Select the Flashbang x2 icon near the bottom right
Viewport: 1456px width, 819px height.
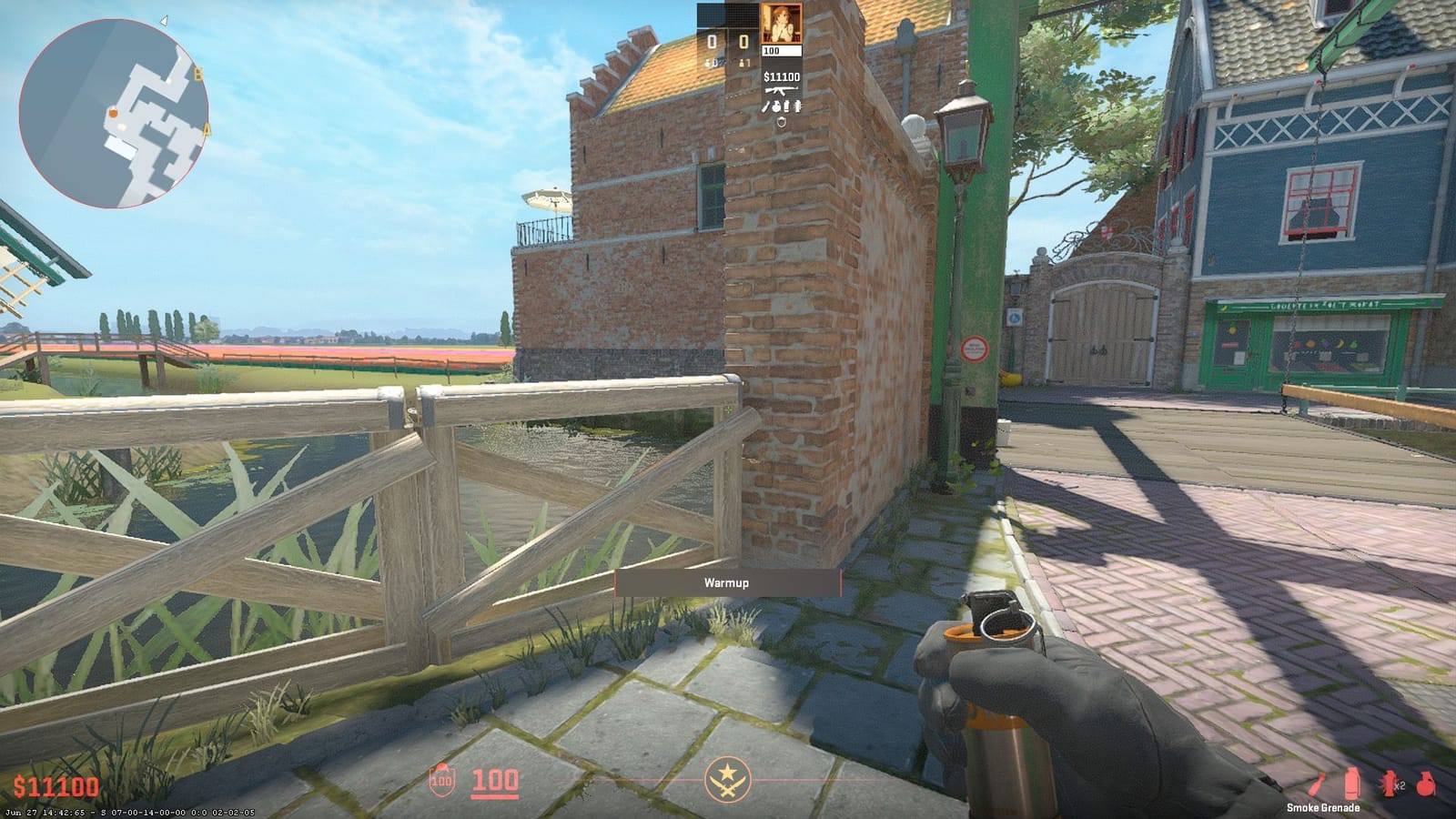click(1388, 783)
